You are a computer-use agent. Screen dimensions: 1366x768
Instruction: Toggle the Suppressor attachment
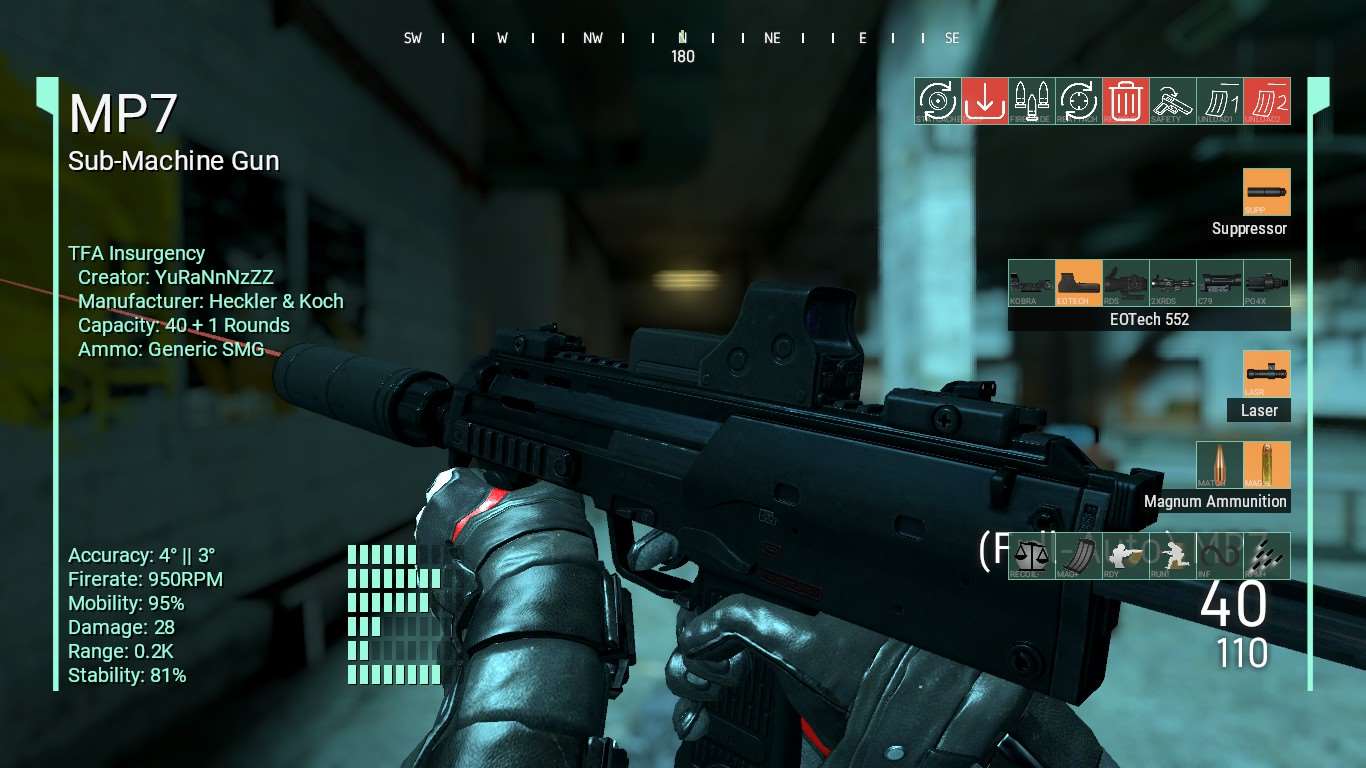[x=1266, y=192]
